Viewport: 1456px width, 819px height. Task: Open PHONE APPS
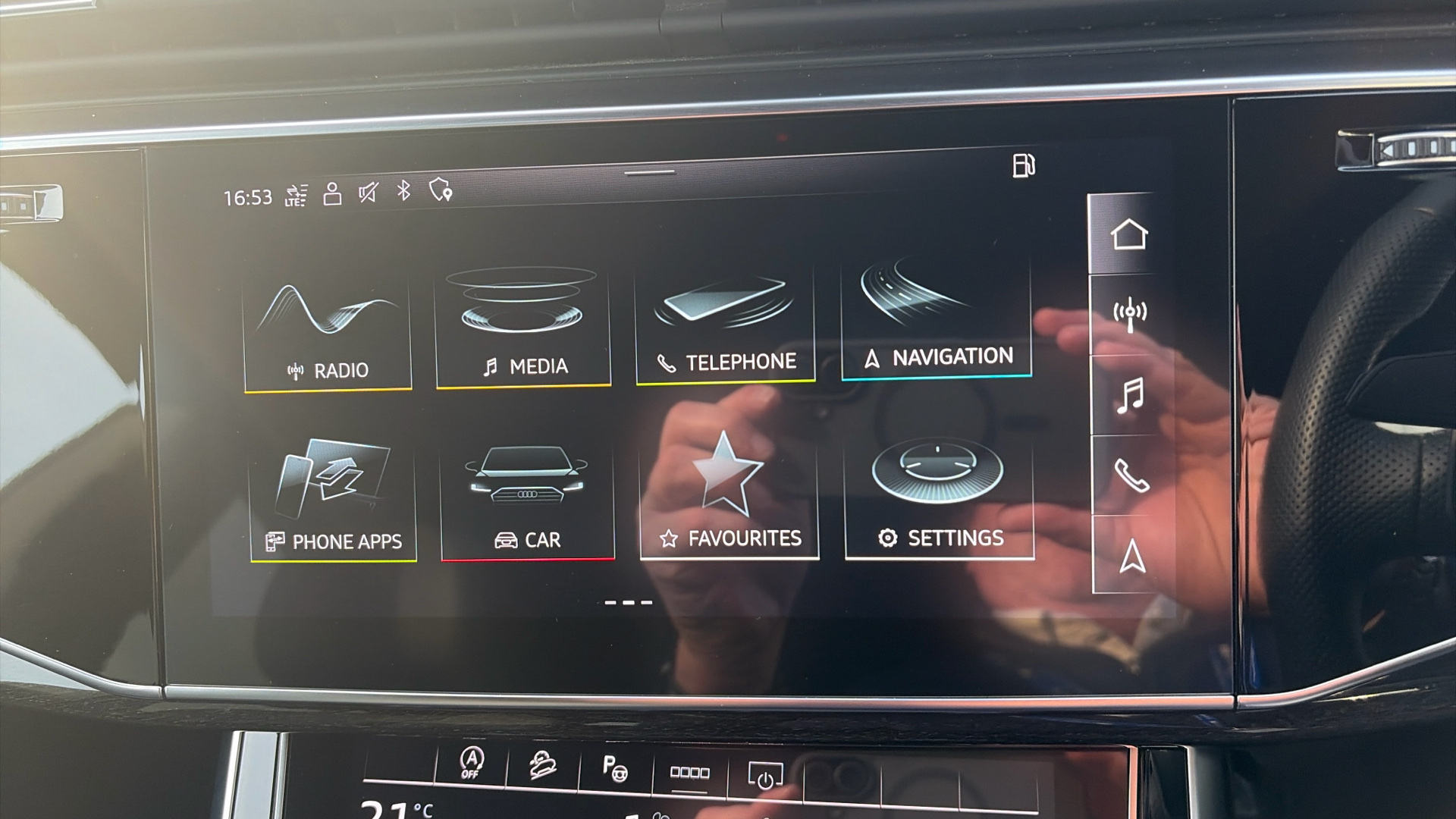tap(333, 500)
